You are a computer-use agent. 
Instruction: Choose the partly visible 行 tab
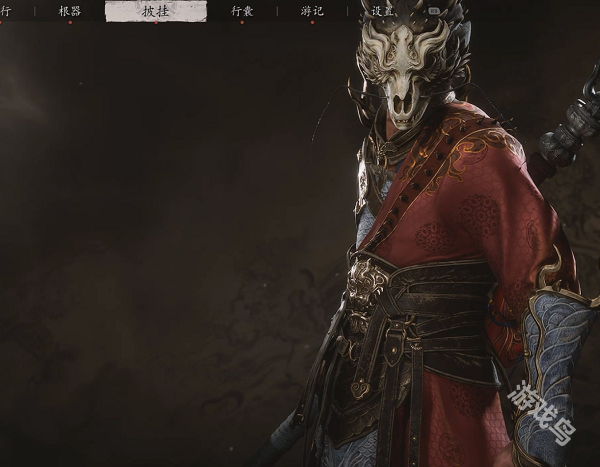[x=6, y=11]
